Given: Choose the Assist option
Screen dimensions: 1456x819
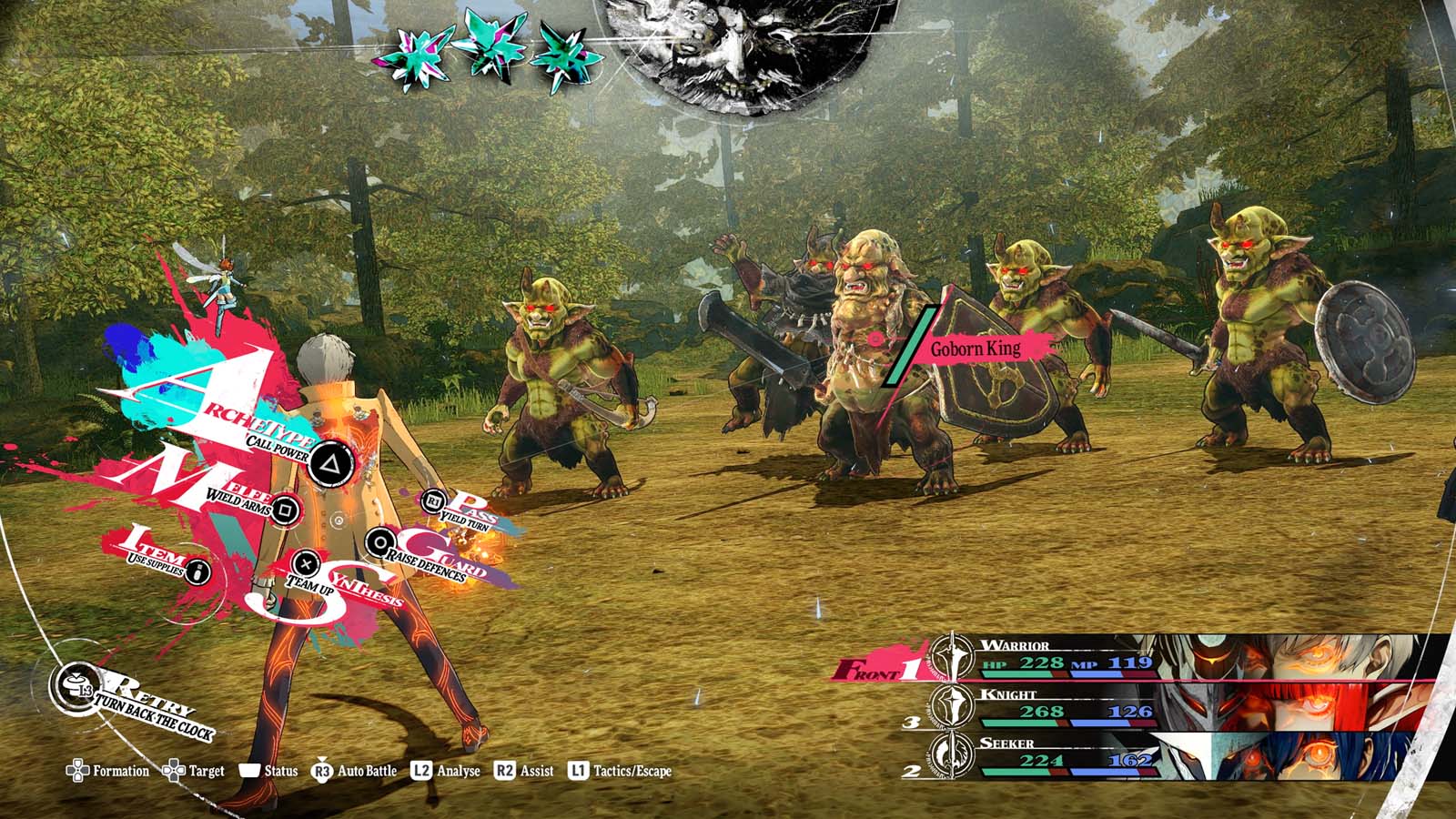Looking at the screenshot, I should tap(524, 772).
